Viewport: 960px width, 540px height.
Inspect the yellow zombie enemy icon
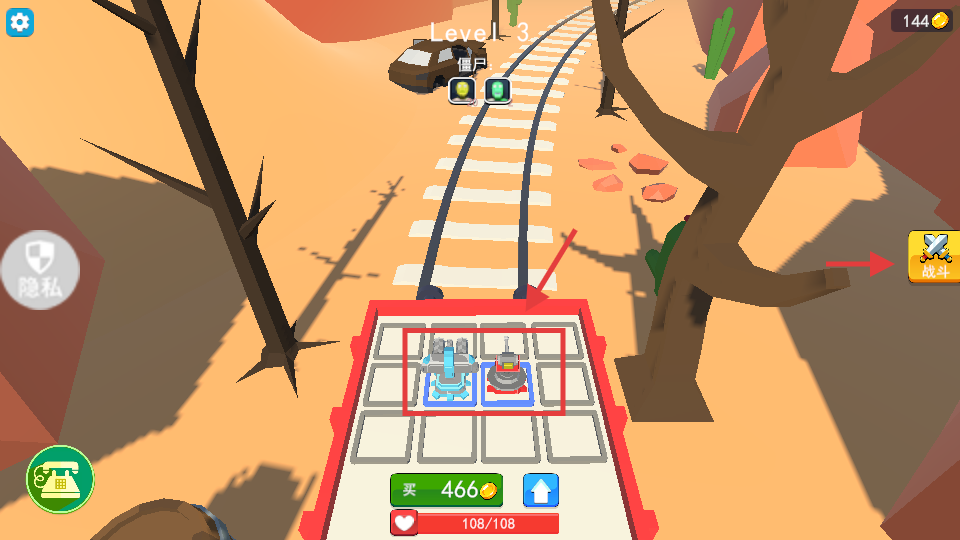point(461,91)
